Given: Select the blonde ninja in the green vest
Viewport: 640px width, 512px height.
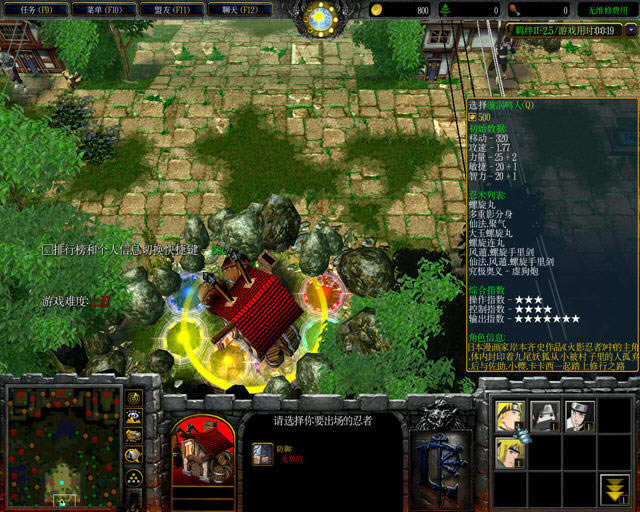Looking at the screenshot, I should click(x=510, y=451).
